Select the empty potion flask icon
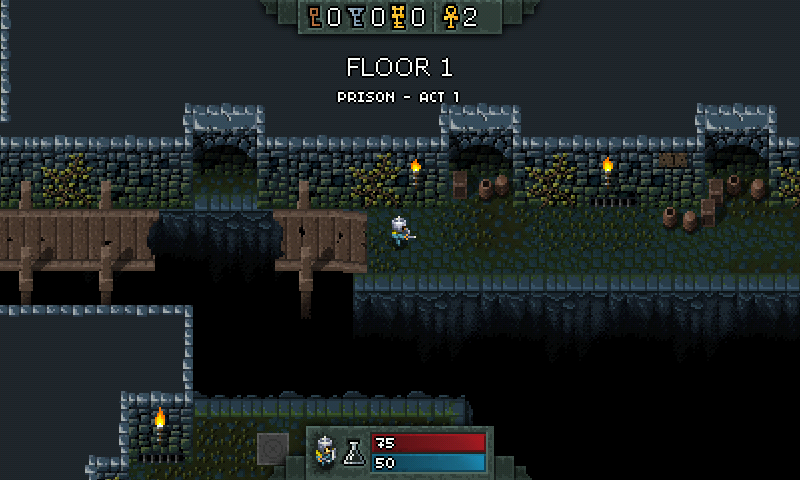The width and height of the screenshot is (800, 480). (353, 453)
